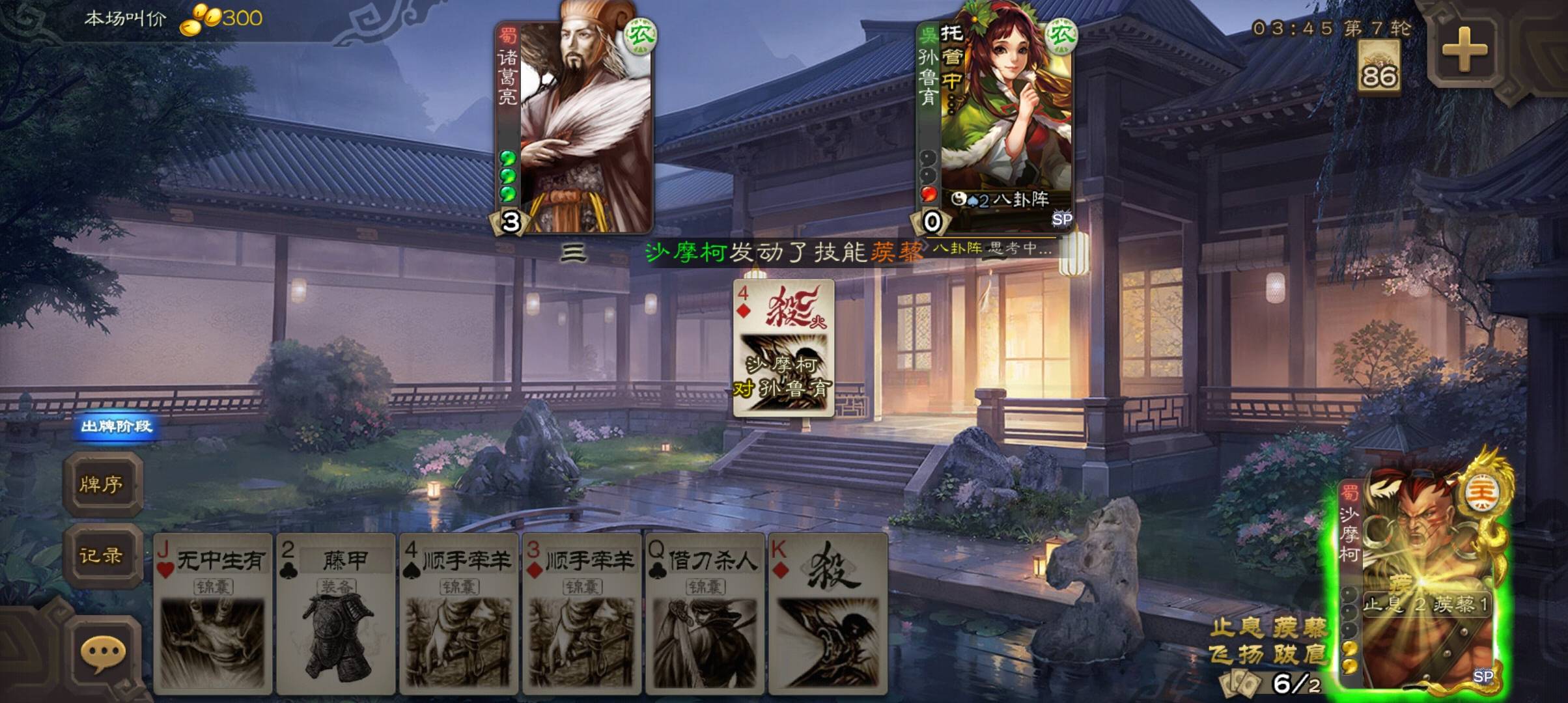
Task: Choose the 藤甲 armor card in hand
Action: 335,612
